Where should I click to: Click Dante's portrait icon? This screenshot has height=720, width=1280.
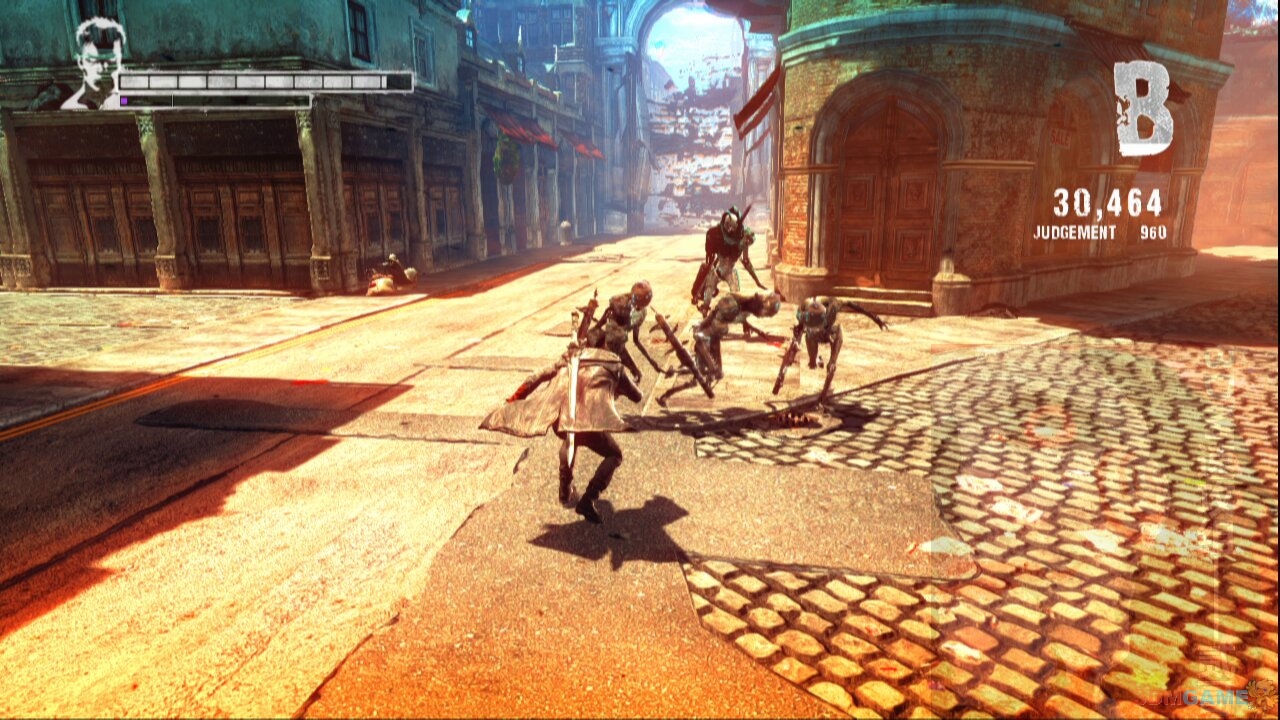(96, 62)
